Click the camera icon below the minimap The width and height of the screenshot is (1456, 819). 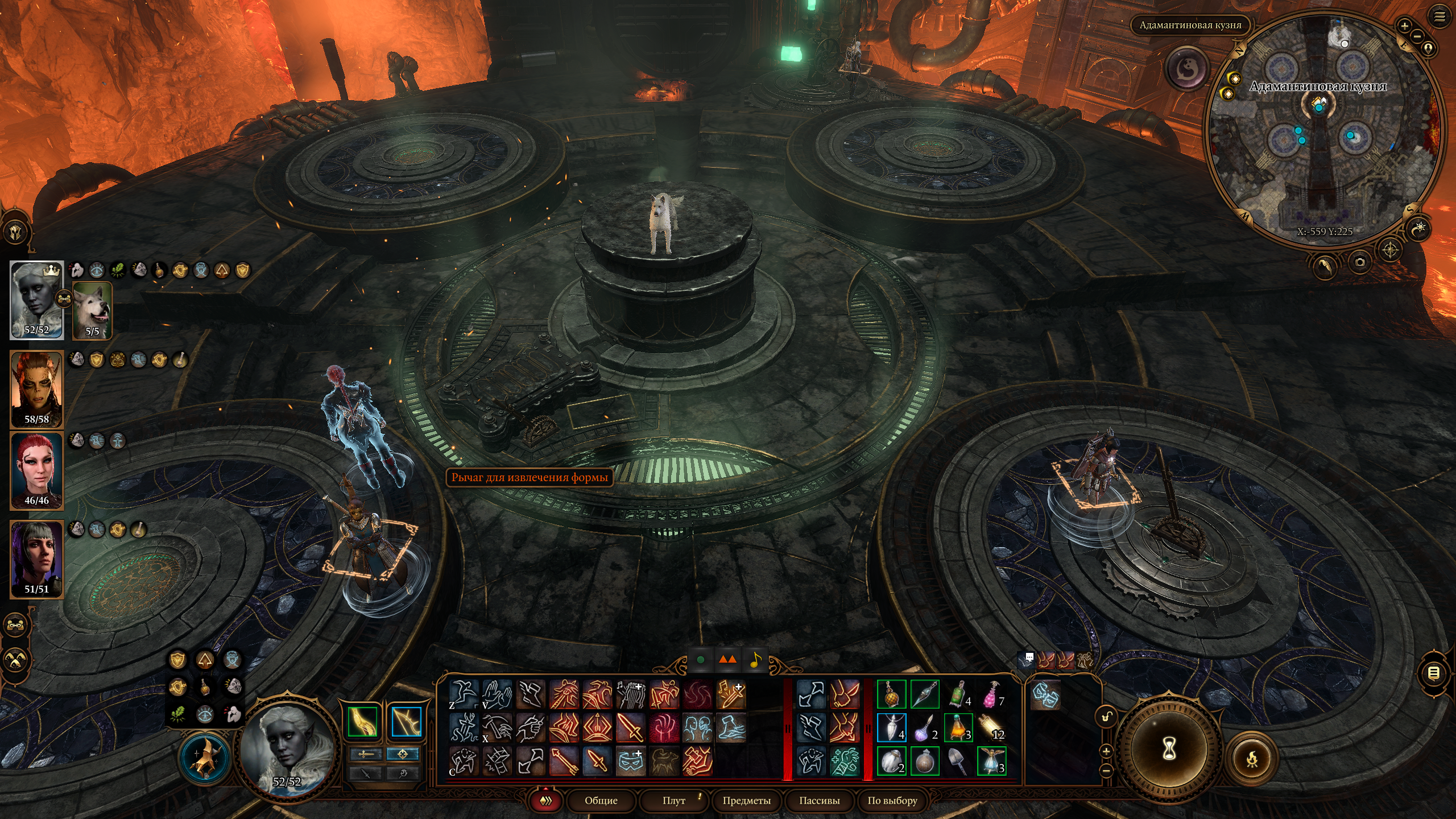tap(1360, 262)
